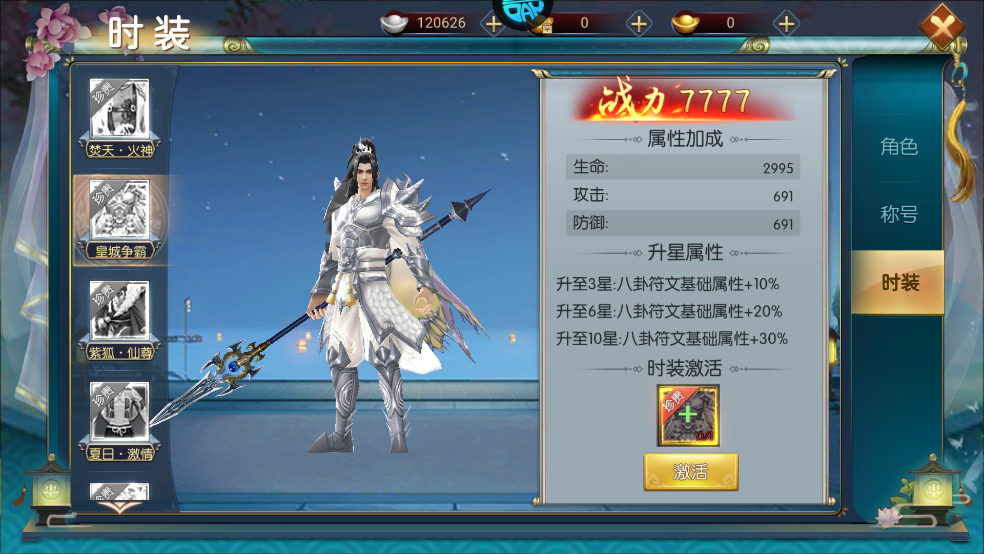Add gold ingots with the rightmost plus button
Image resolution: width=984 pixels, height=554 pixels.
click(x=787, y=23)
